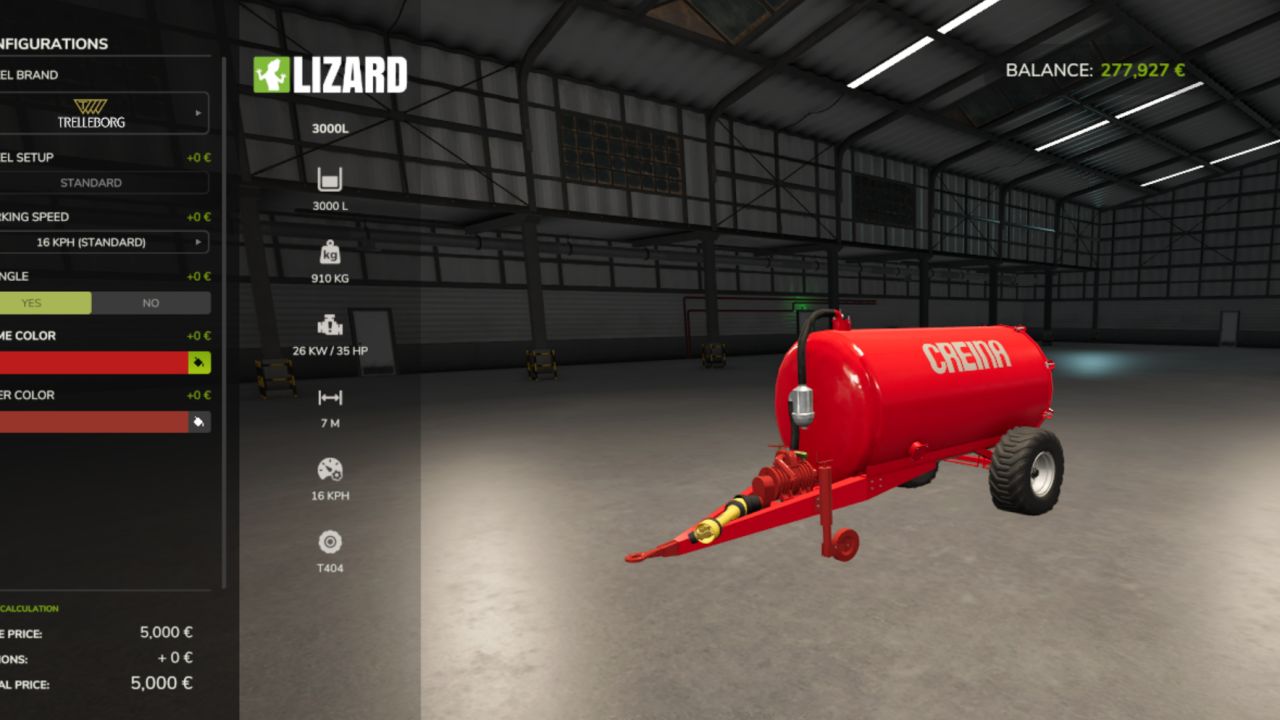Click the 16 KPH speedometer icon
1280x720 pixels.
click(x=330, y=469)
